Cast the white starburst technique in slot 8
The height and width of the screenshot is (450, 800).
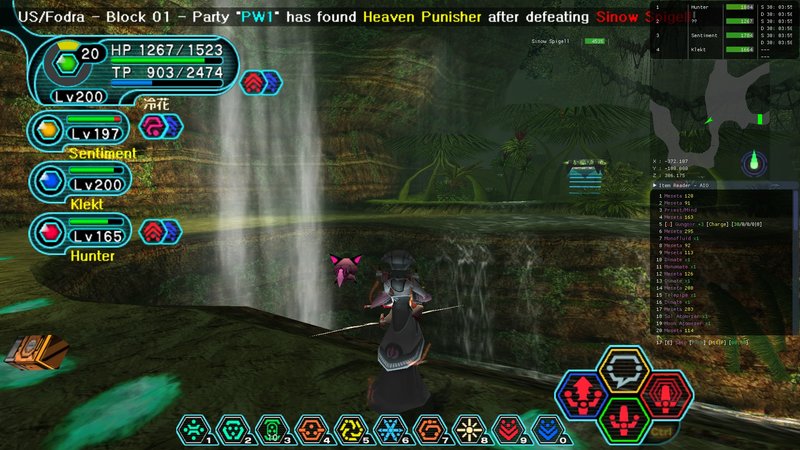(469, 429)
